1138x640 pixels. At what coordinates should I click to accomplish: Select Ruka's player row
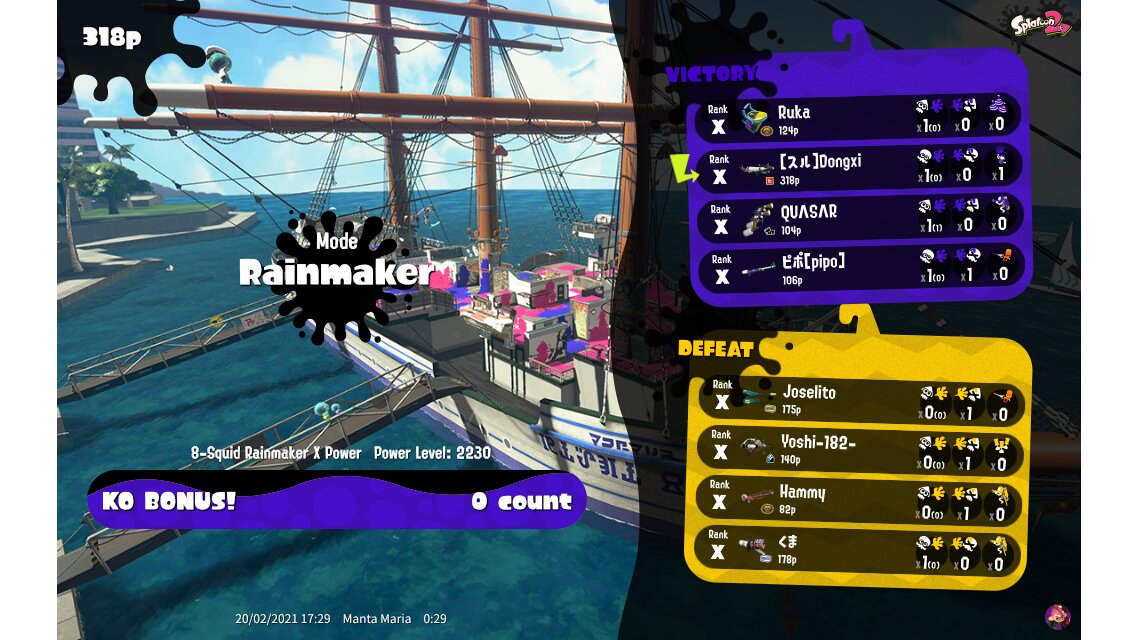coord(860,119)
